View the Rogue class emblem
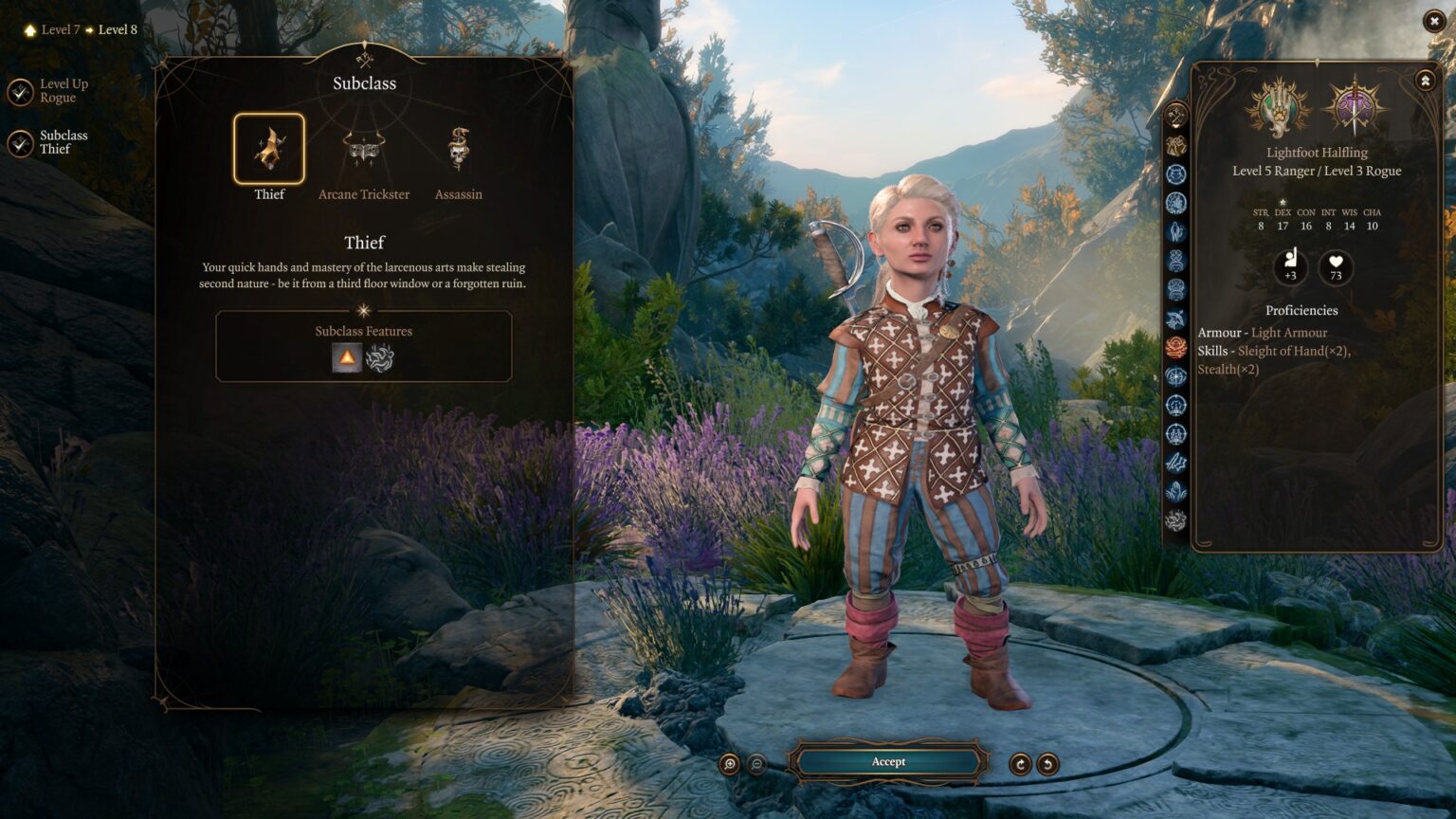1456x819 pixels. tap(1356, 106)
